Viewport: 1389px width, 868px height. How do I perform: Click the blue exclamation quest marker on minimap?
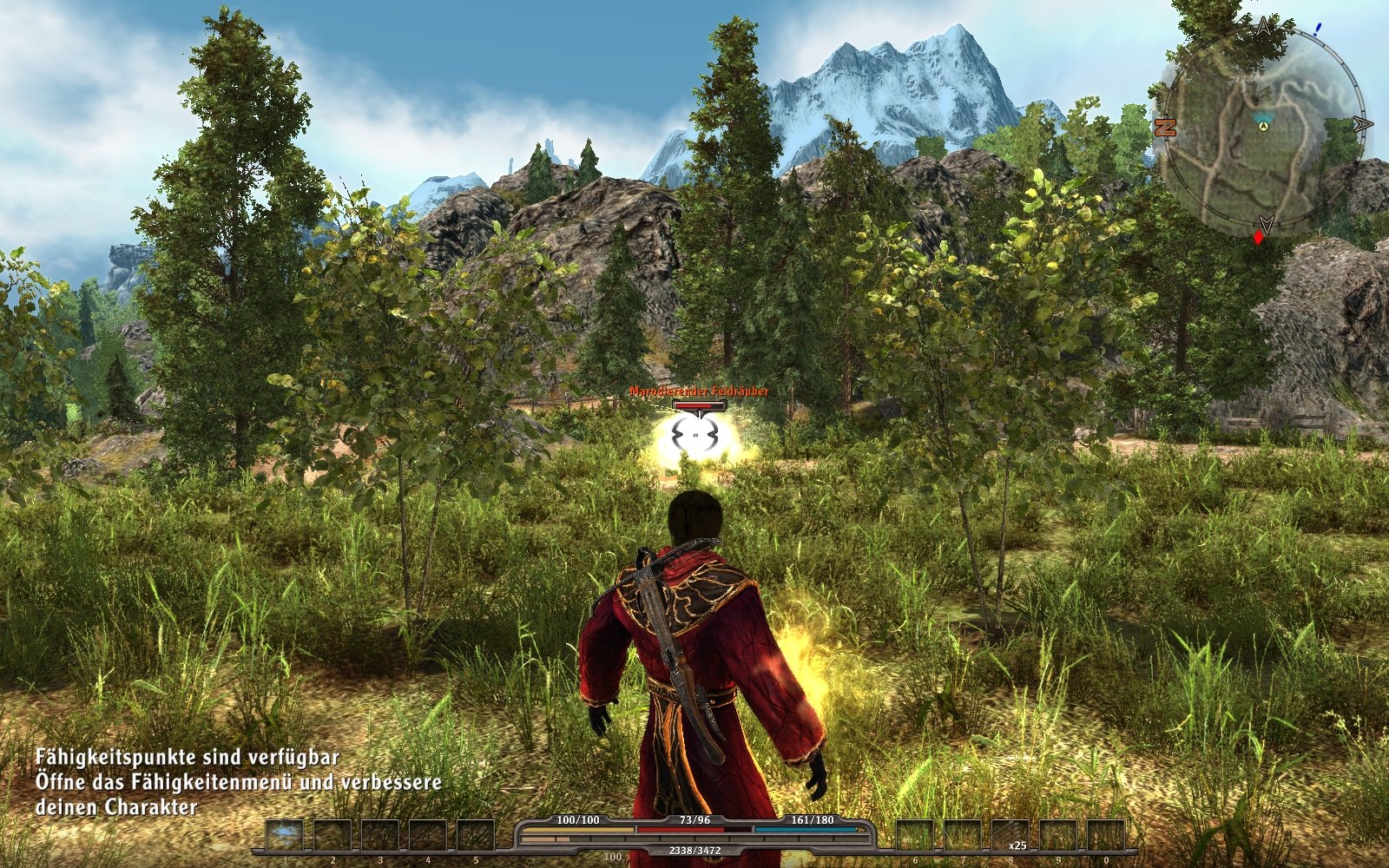[x=1317, y=29]
